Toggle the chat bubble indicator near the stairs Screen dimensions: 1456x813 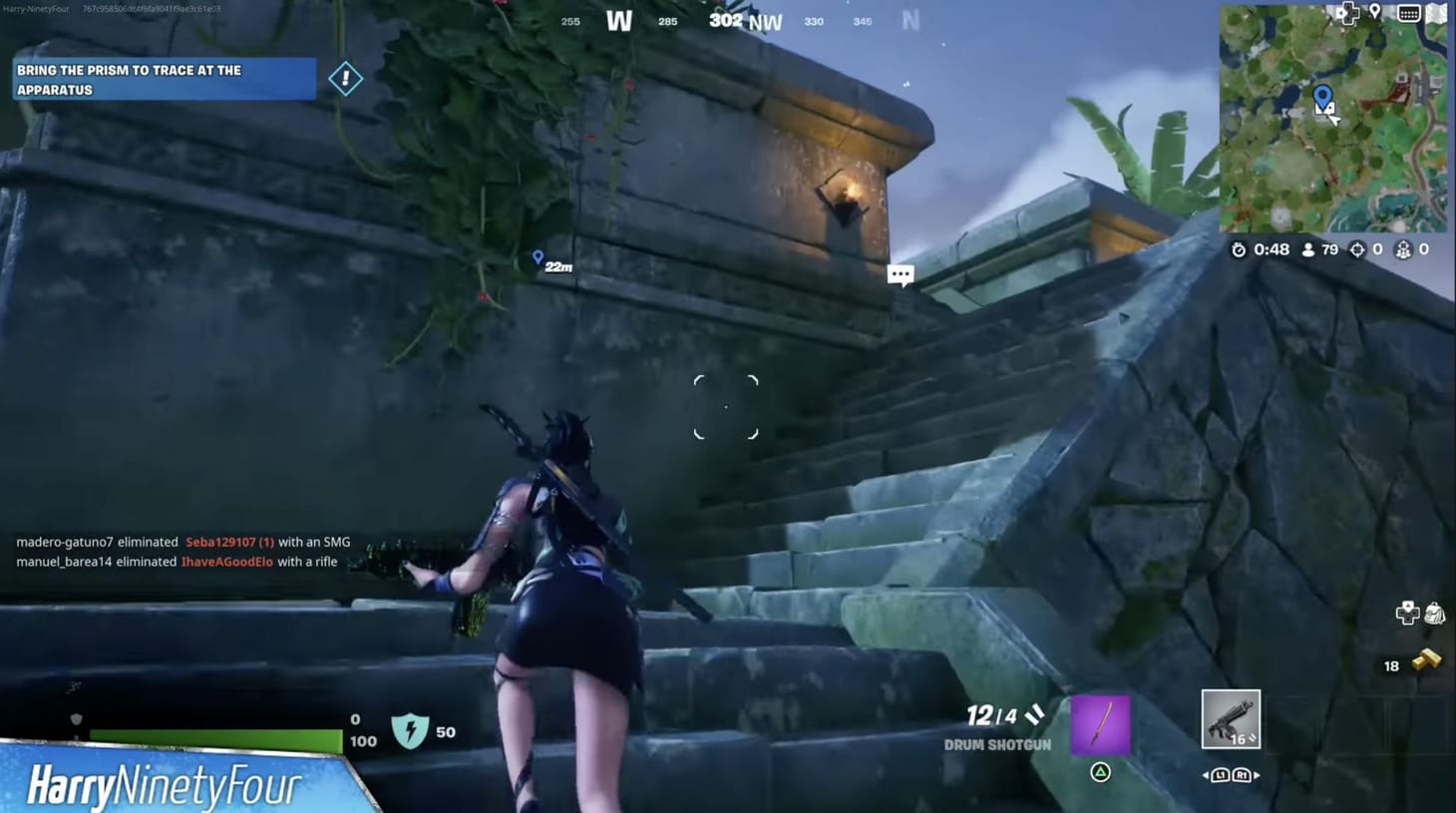pos(900,274)
